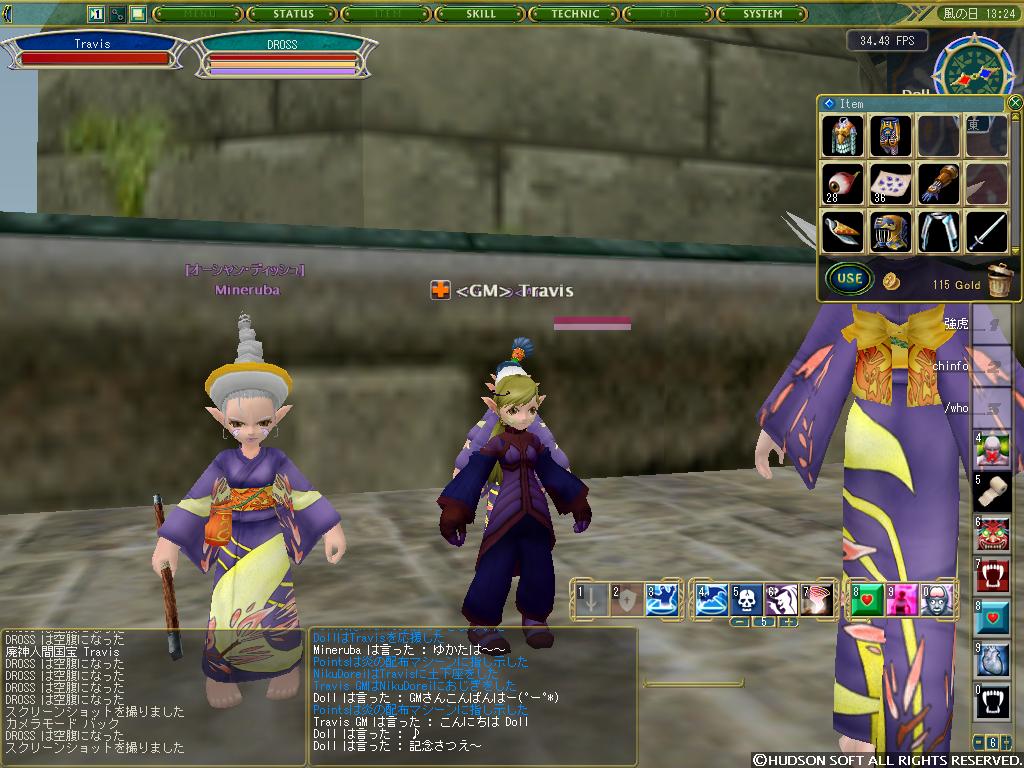Viewport: 1024px width, 768px height.
Task: Select the feathered armor chest piece
Action: point(842,136)
